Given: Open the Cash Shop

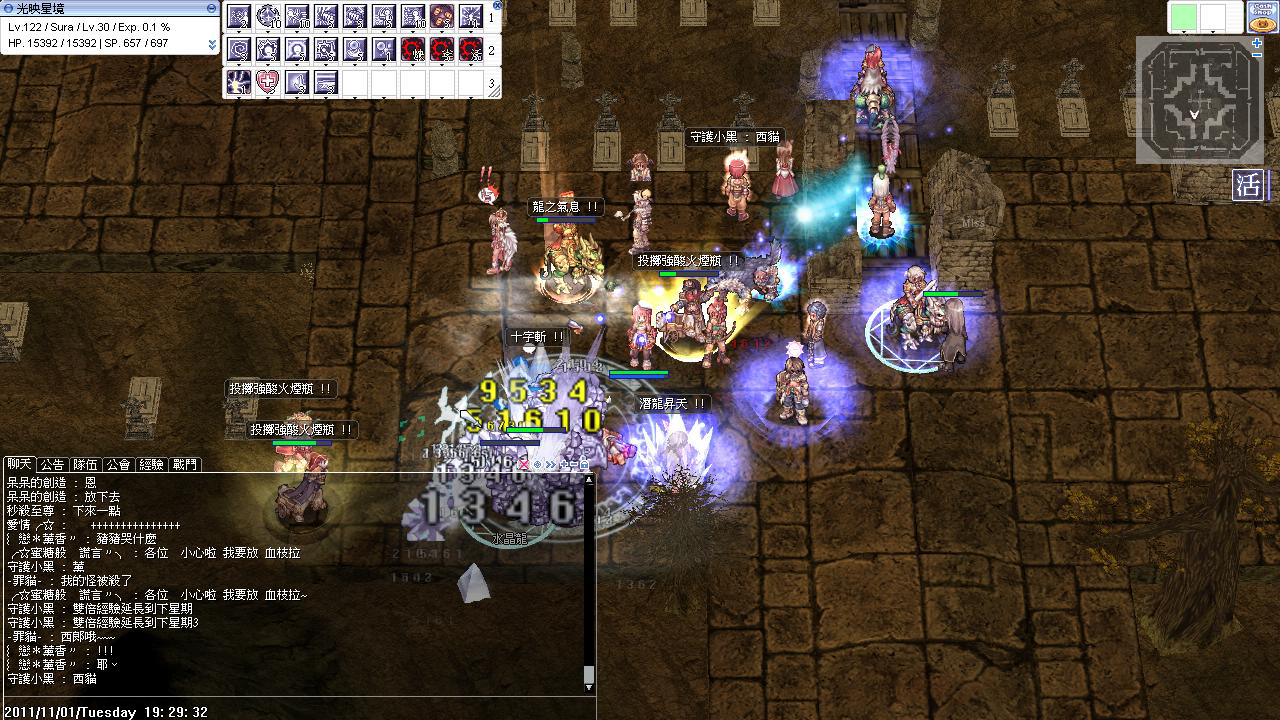Looking at the screenshot, I should click(1261, 16).
